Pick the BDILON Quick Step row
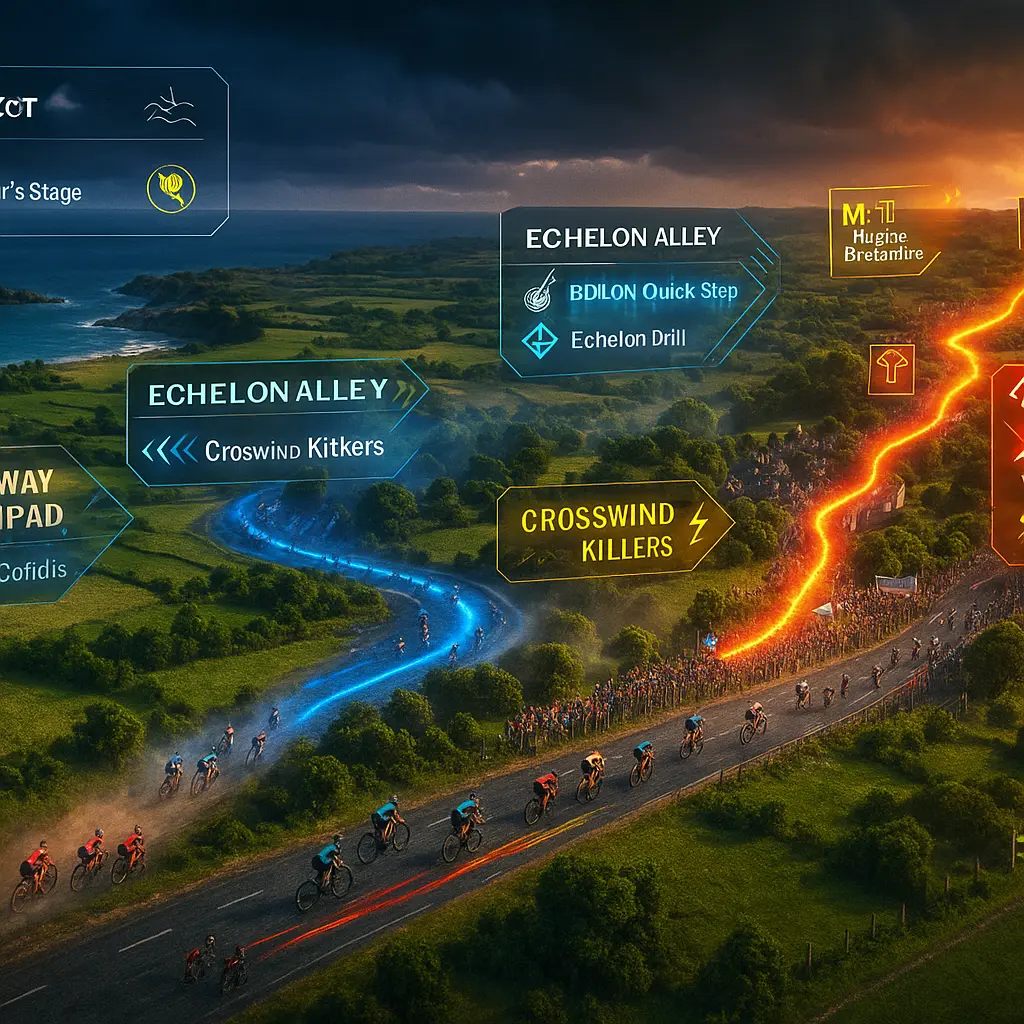This screenshot has height=1024, width=1024. (x=653, y=291)
